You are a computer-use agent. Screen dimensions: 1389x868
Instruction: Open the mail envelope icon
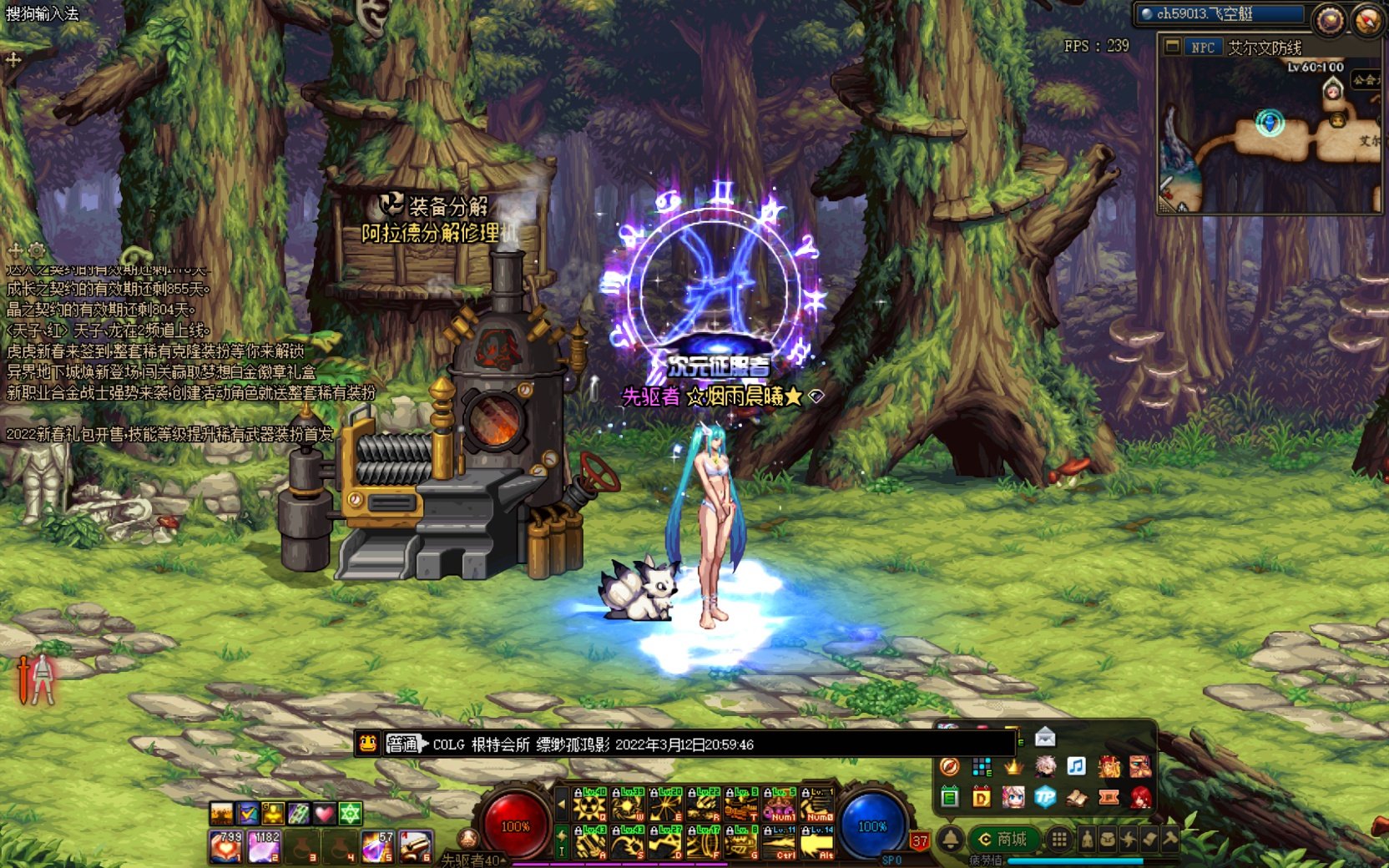(1045, 737)
